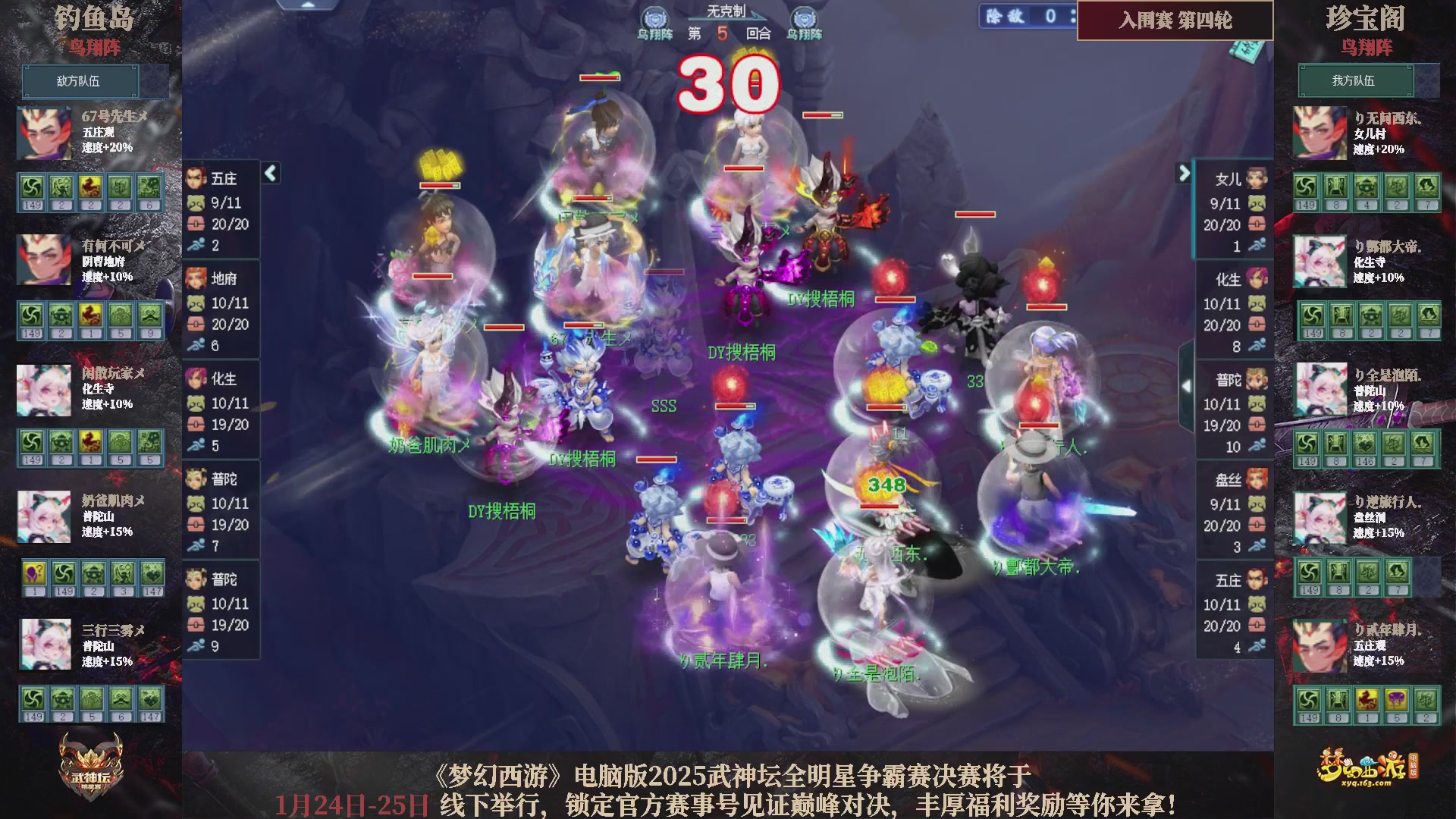Image resolution: width=1456 pixels, height=819 pixels.
Task: Click the running-shoe speed icon beside 五庄 unit
Action: (199, 245)
